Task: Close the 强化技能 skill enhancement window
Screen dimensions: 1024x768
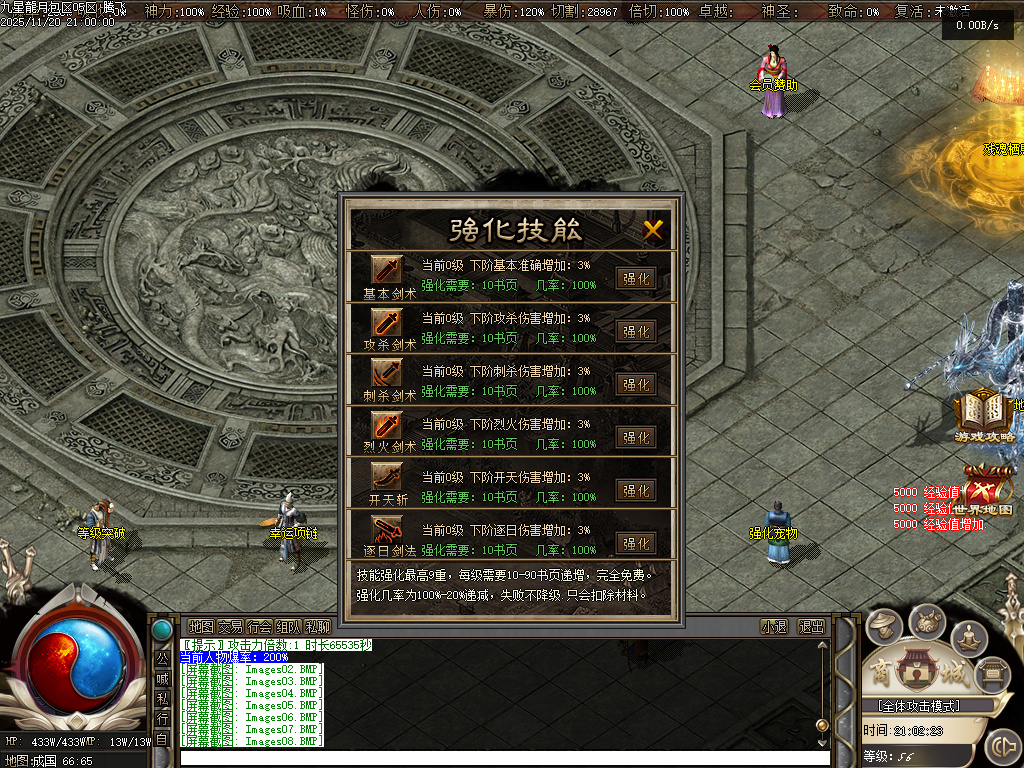Action: click(653, 230)
